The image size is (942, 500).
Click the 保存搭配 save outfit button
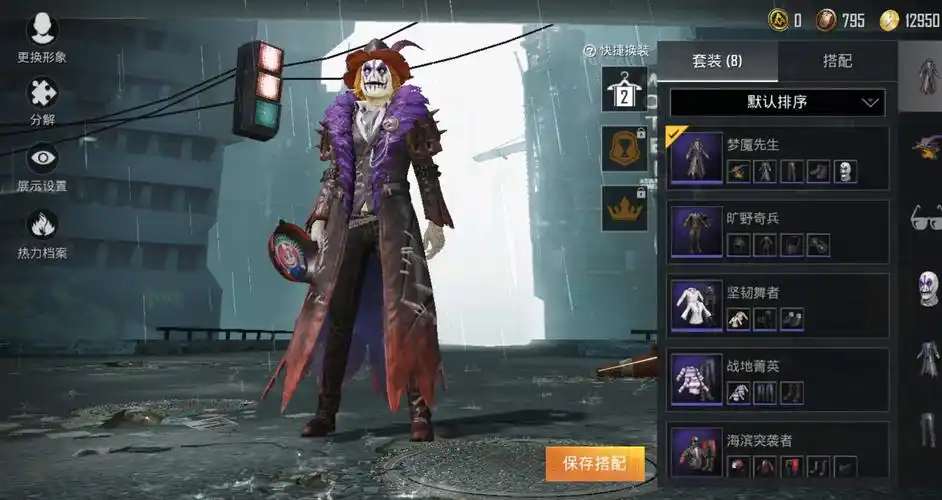[x=594, y=463]
